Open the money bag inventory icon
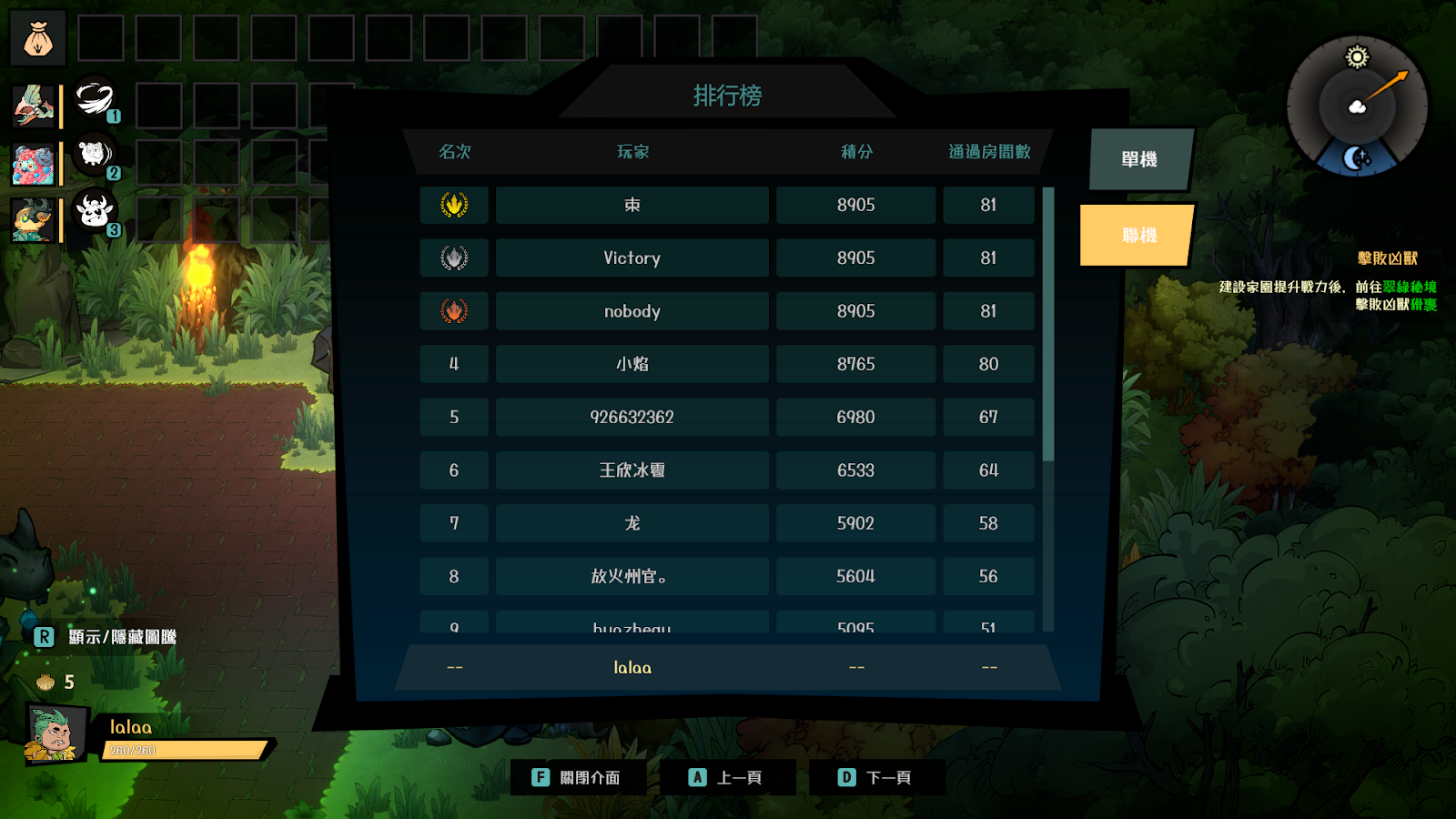Image resolution: width=1456 pixels, height=819 pixels. click(38, 39)
